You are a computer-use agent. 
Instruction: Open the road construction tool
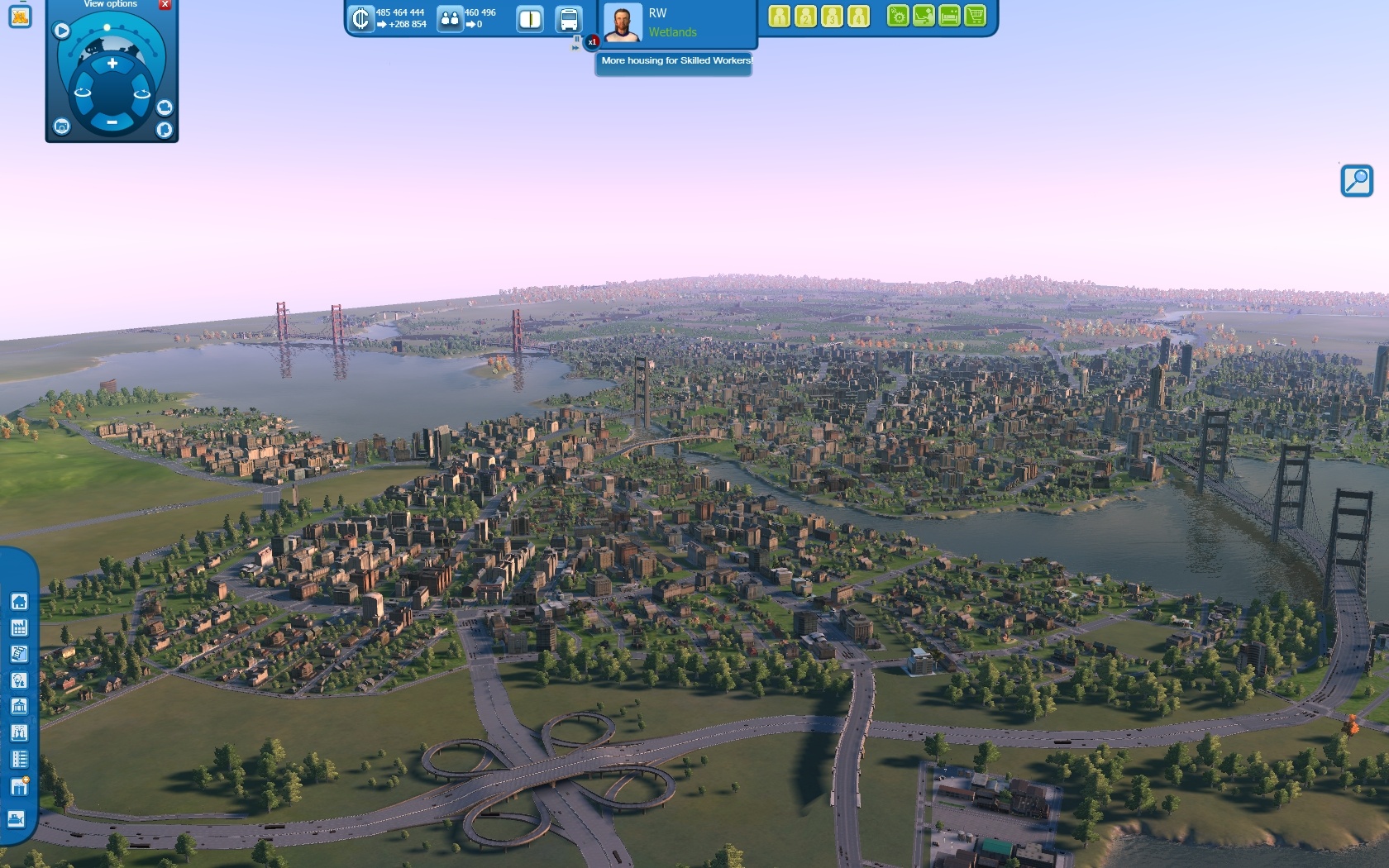point(19,654)
